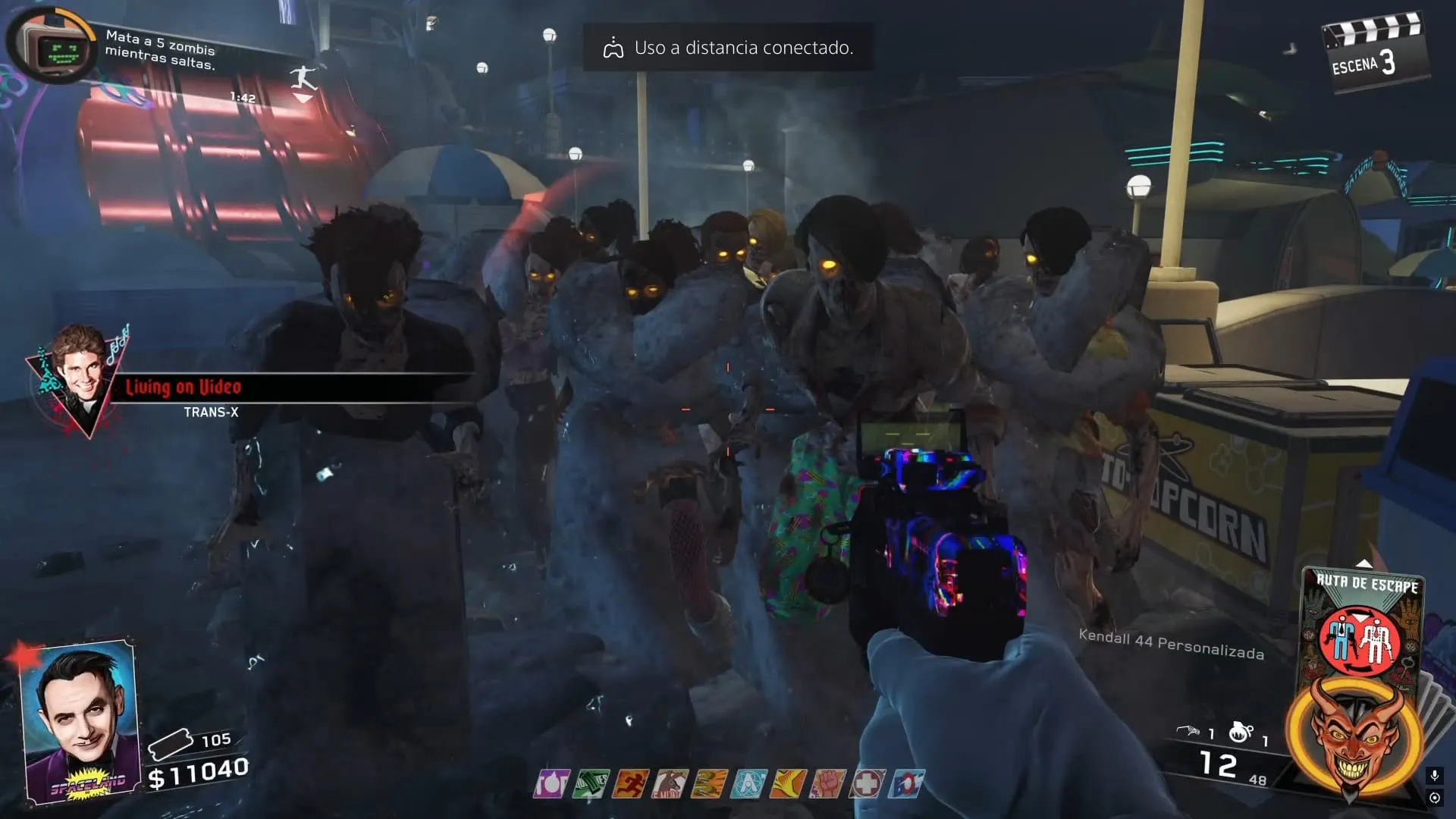The width and height of the screenshot is (1456, 819).
Task: Click the Living on Video song banner
Action: (184, 388)
